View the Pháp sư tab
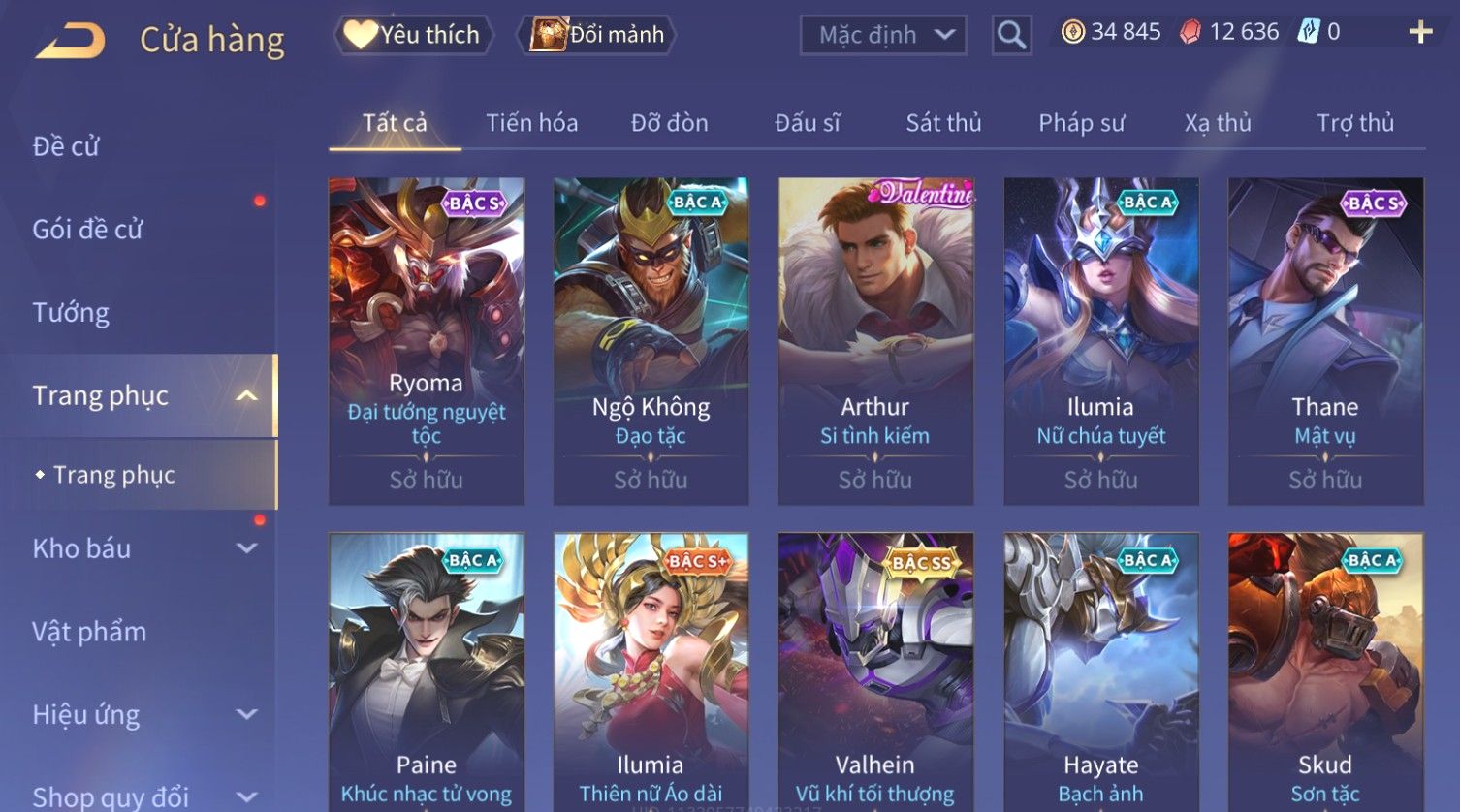Image resolution: width=1460 pixels, height=812 pixels. [1081, 123]
